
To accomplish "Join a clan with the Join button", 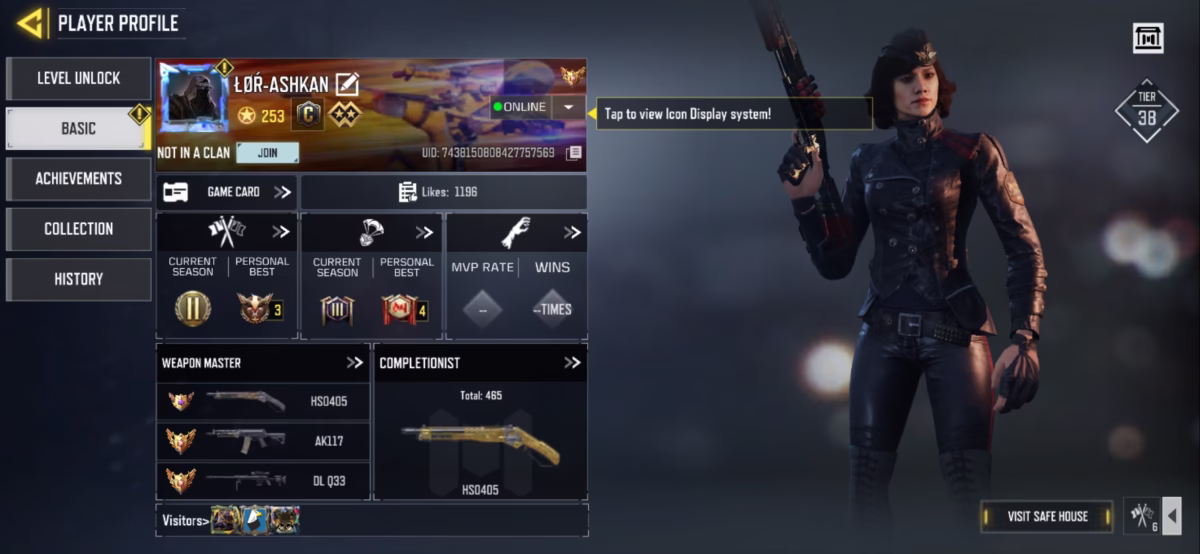I will pos(267,153).
